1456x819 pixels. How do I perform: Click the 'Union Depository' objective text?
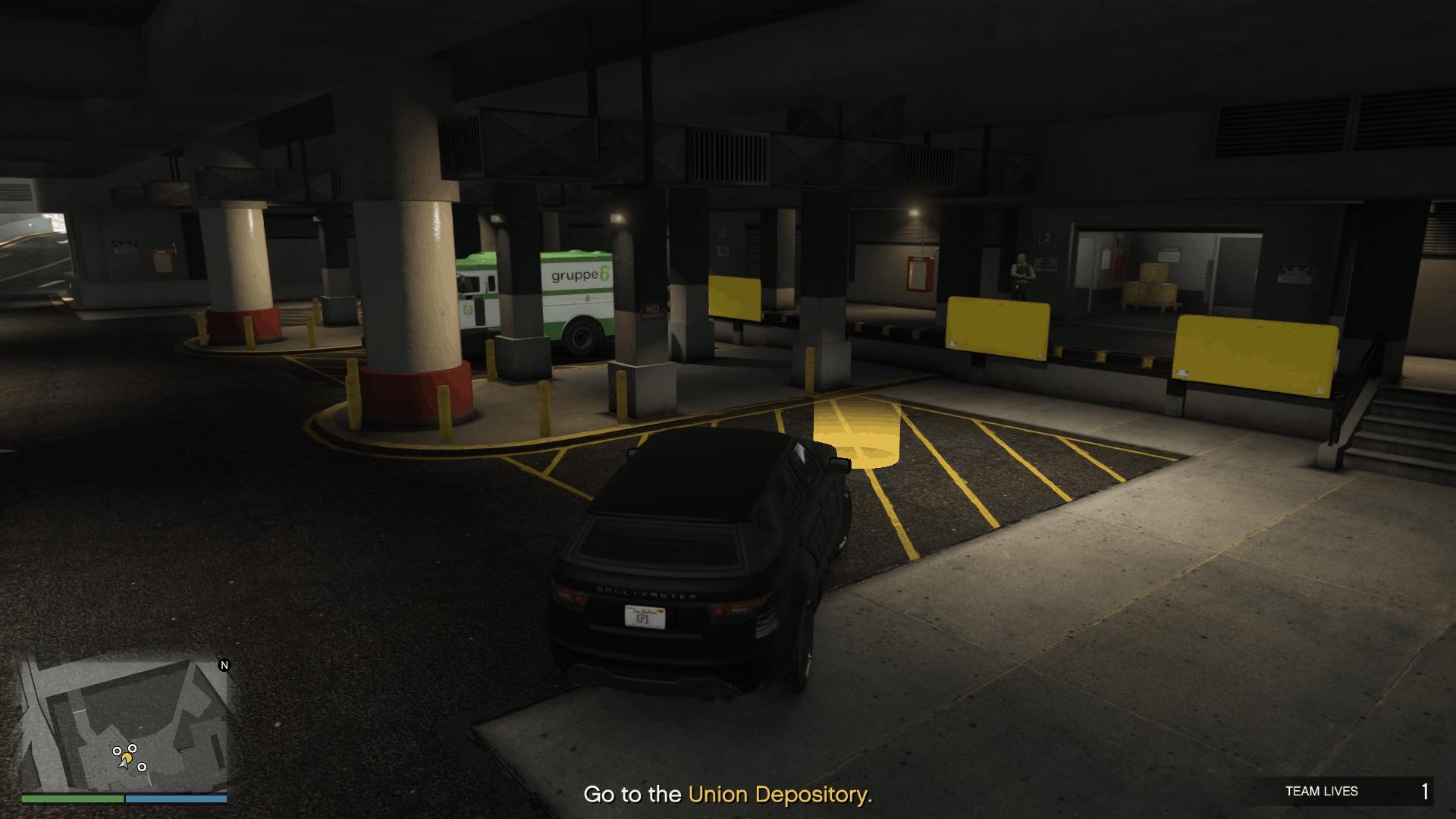781,795
